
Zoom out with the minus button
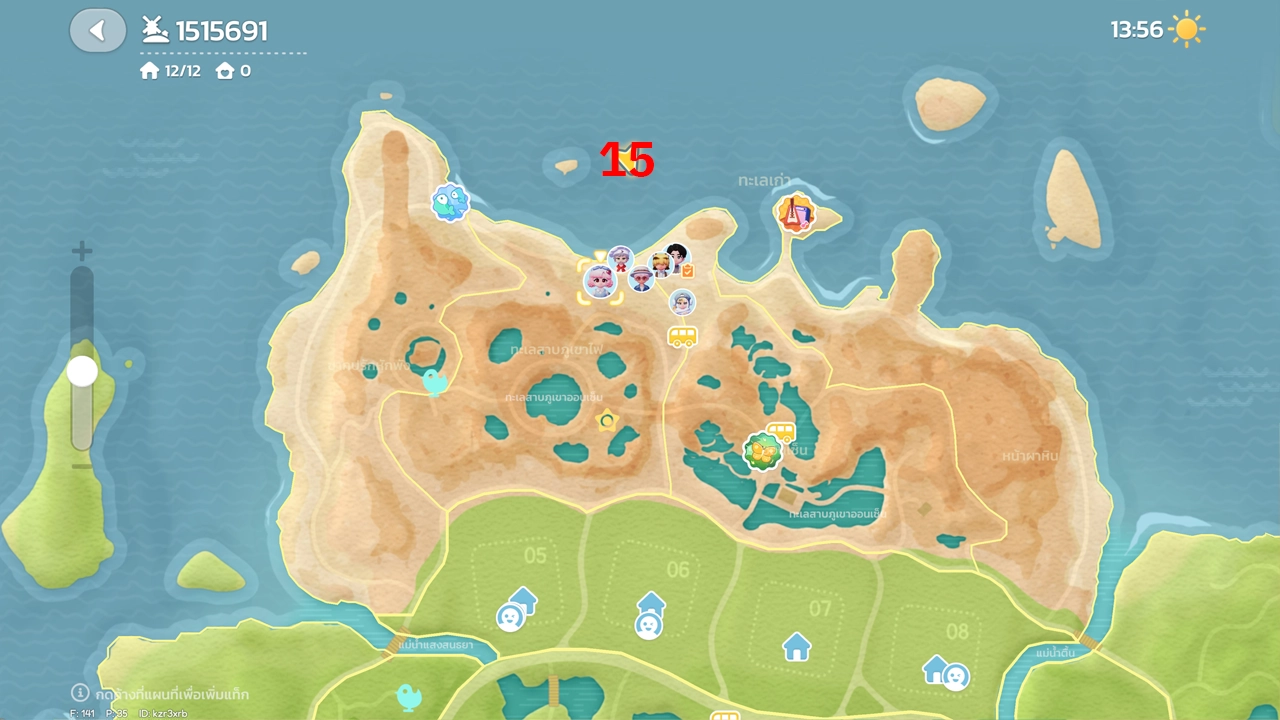(82, 466)
